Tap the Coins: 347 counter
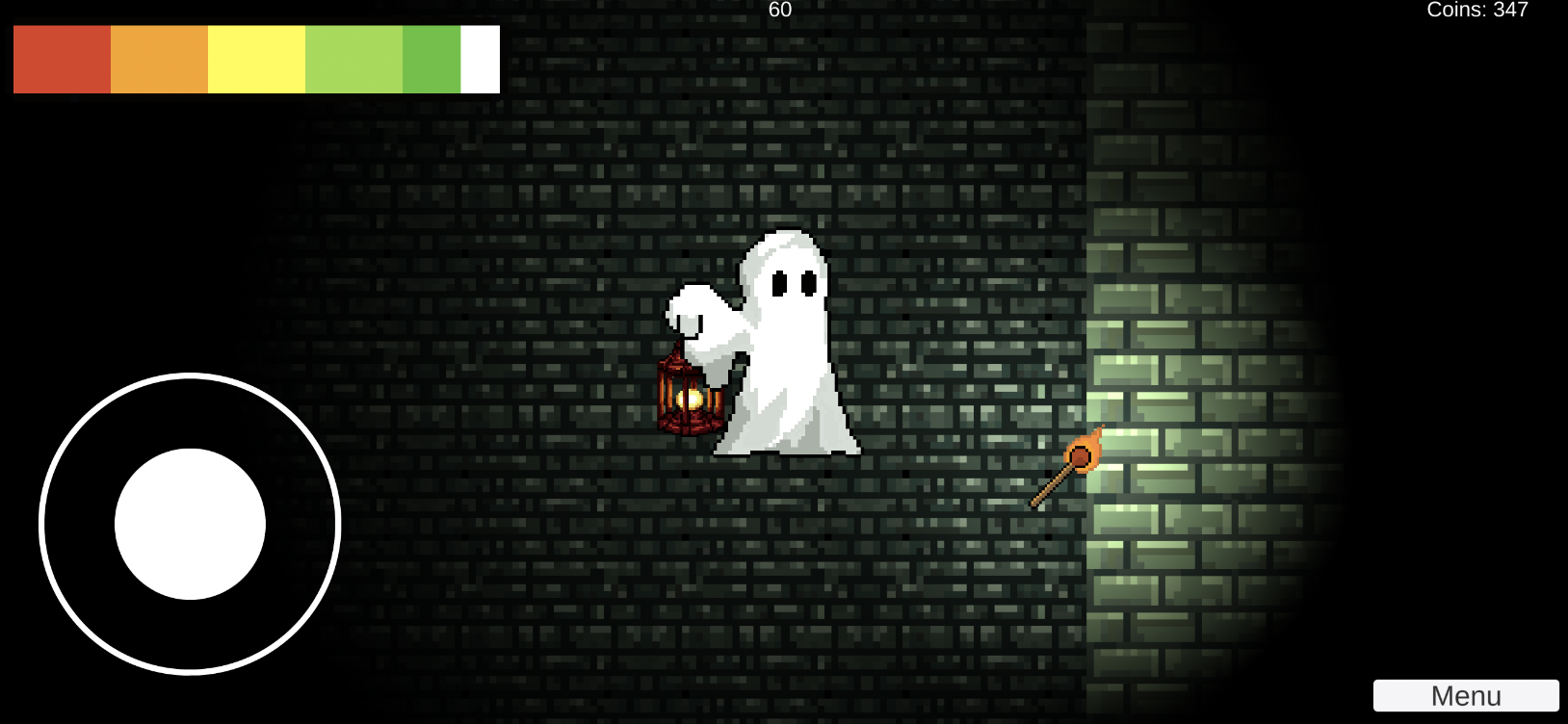The width and height of the screenshot is (1568, 724). (x=1478, y=11)
